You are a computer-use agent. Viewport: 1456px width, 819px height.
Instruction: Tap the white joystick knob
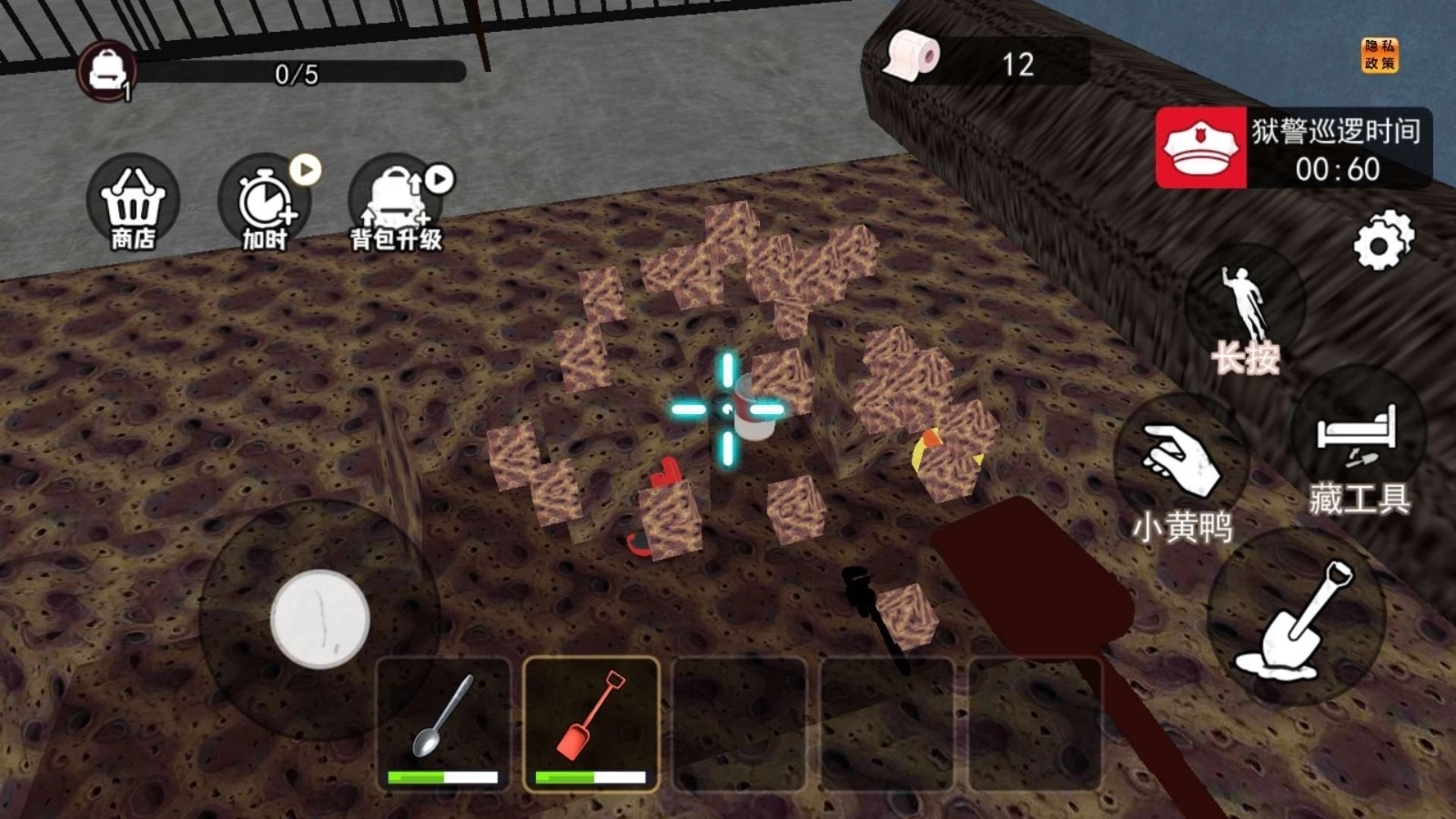coord(319,619)
